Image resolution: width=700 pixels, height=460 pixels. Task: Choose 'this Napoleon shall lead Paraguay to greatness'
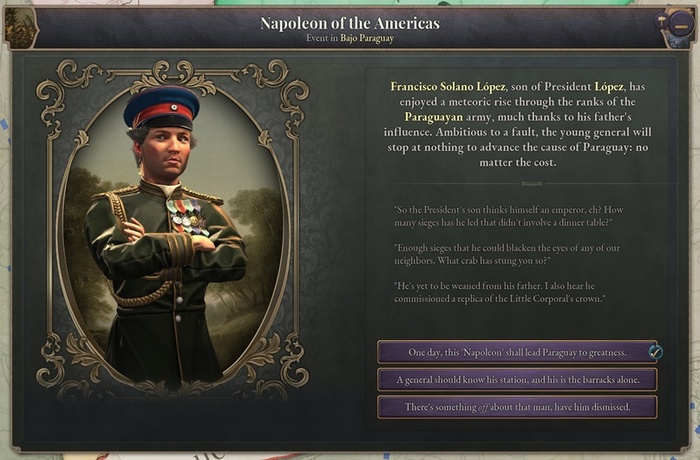(x=517, y=353)
